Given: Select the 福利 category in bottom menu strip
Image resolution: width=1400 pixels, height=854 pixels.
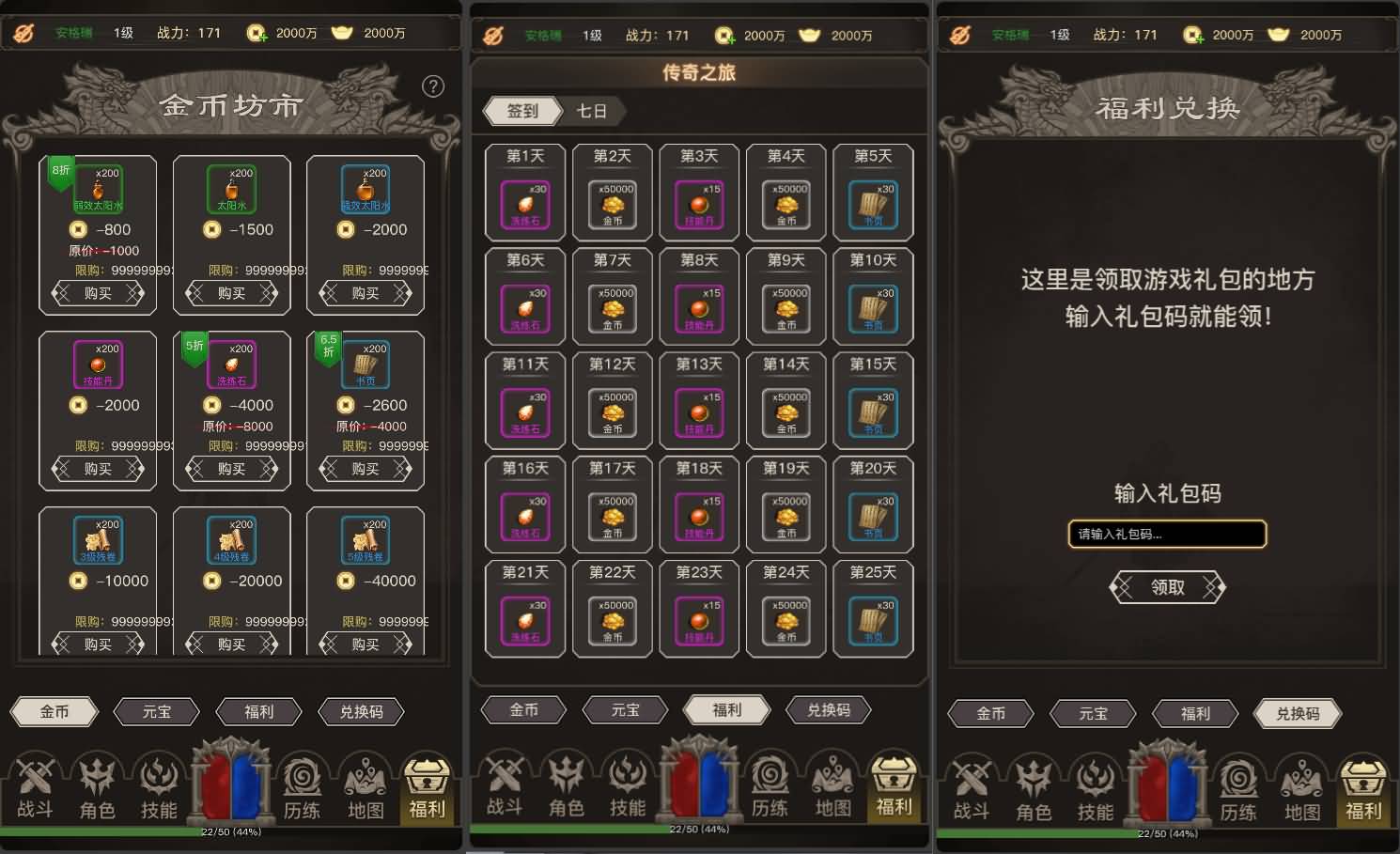Looking at the screenshot, I should [257, 711].
